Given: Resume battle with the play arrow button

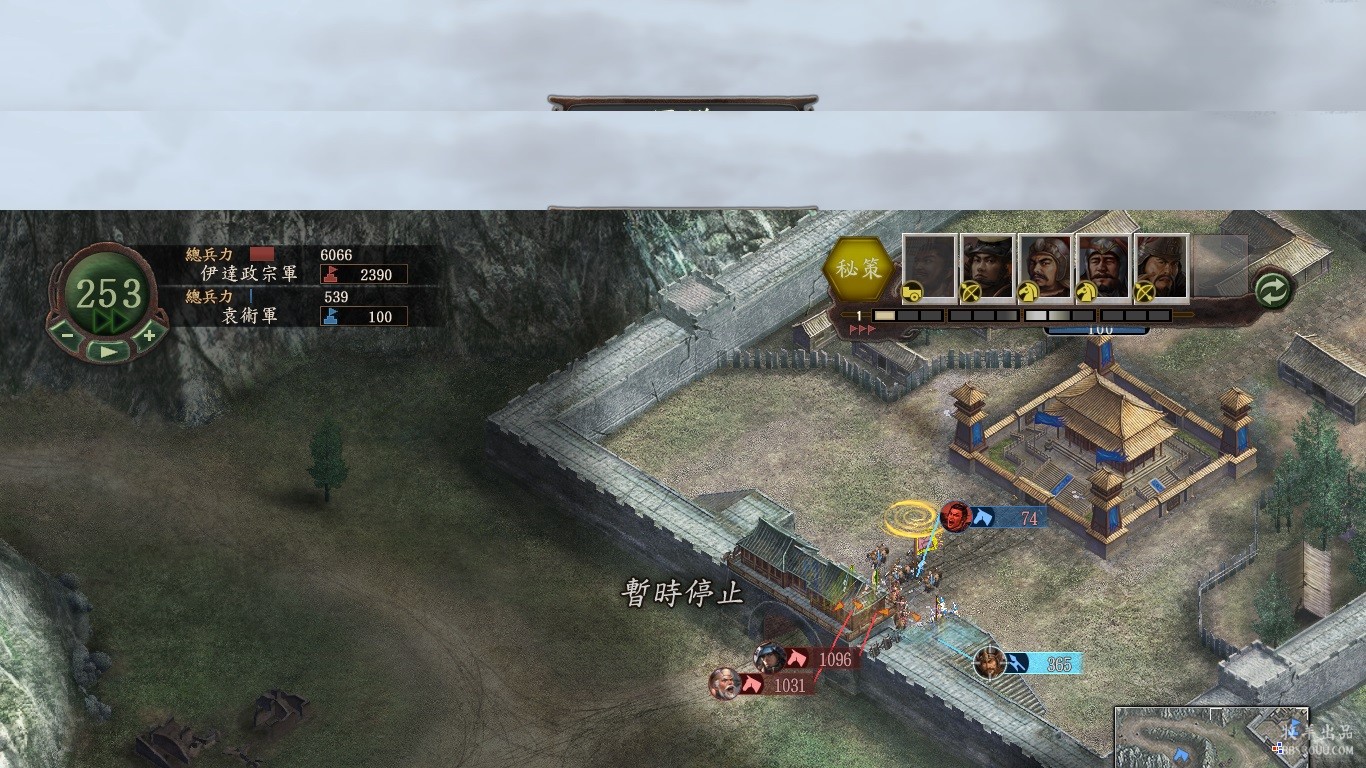Looking at the screenshot, I should click(108, 351).
